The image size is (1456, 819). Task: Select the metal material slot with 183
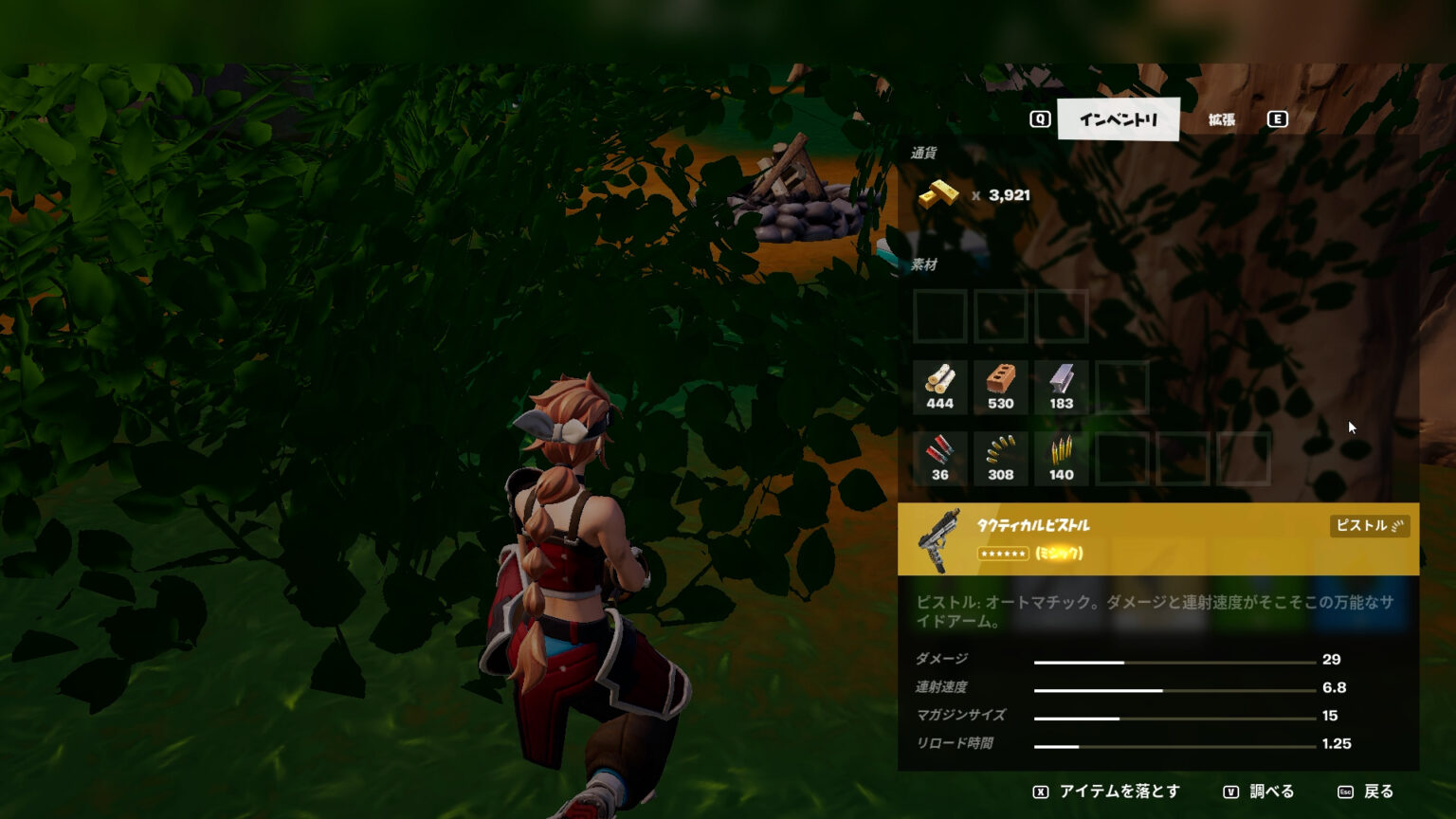click(x=1062, y=388)
